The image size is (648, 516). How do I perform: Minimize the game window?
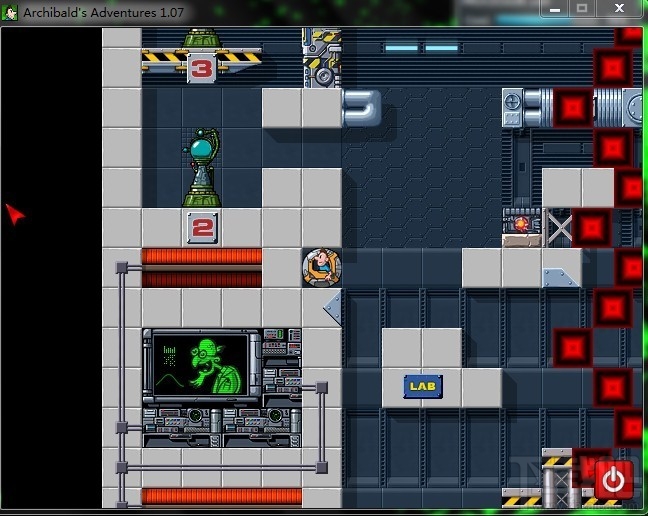555,8
